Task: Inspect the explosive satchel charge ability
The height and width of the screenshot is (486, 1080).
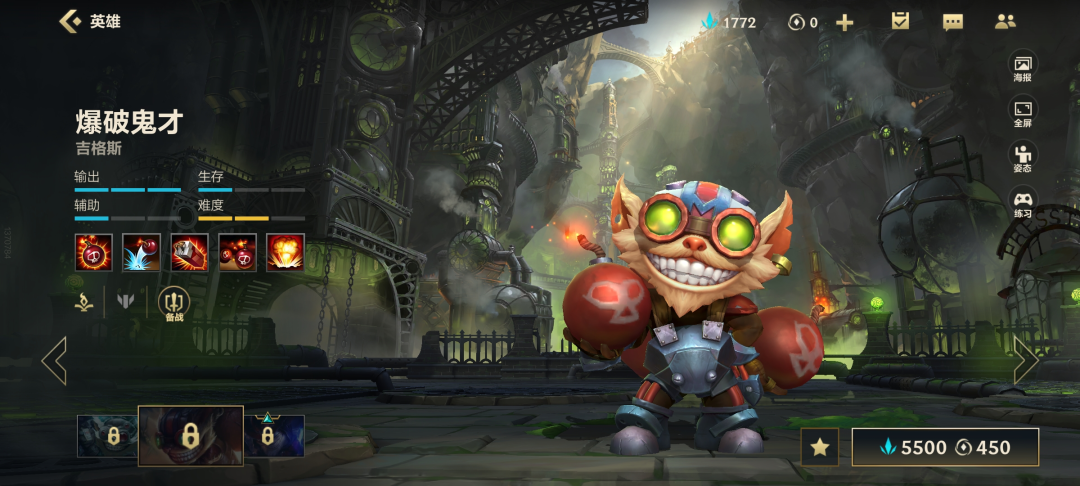Action: 189,252
